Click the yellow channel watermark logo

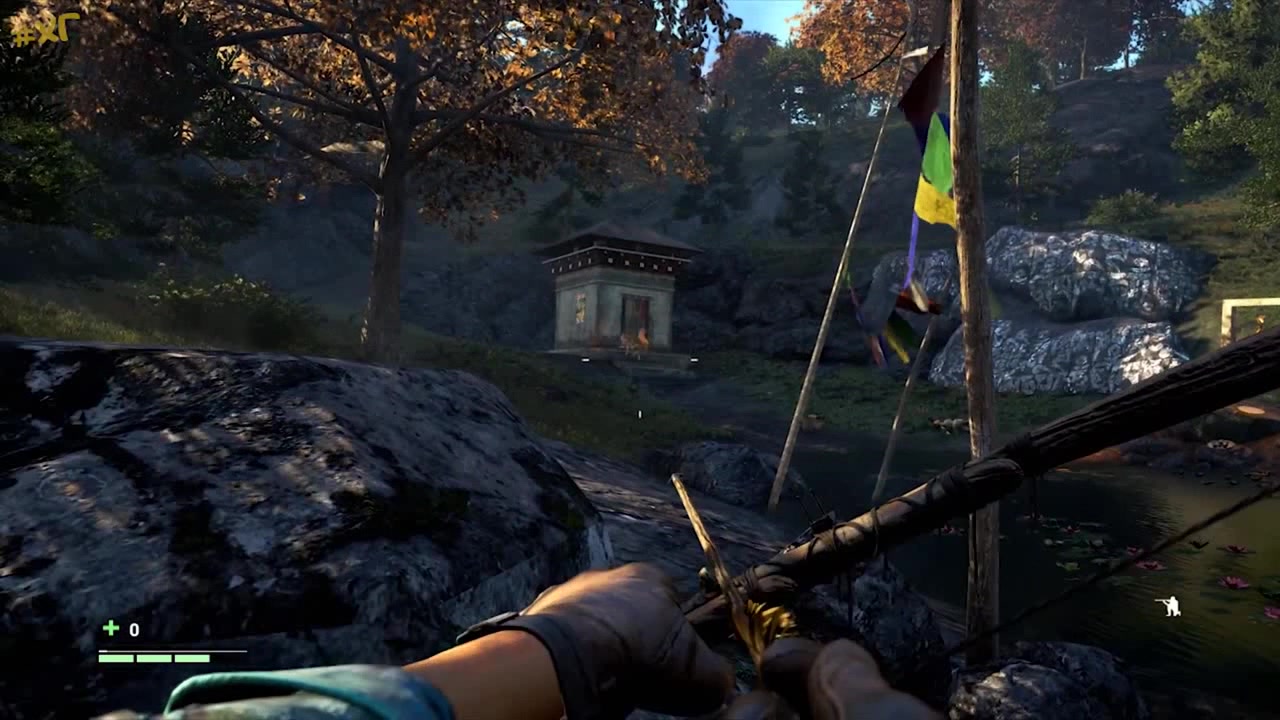pos(44,28)
